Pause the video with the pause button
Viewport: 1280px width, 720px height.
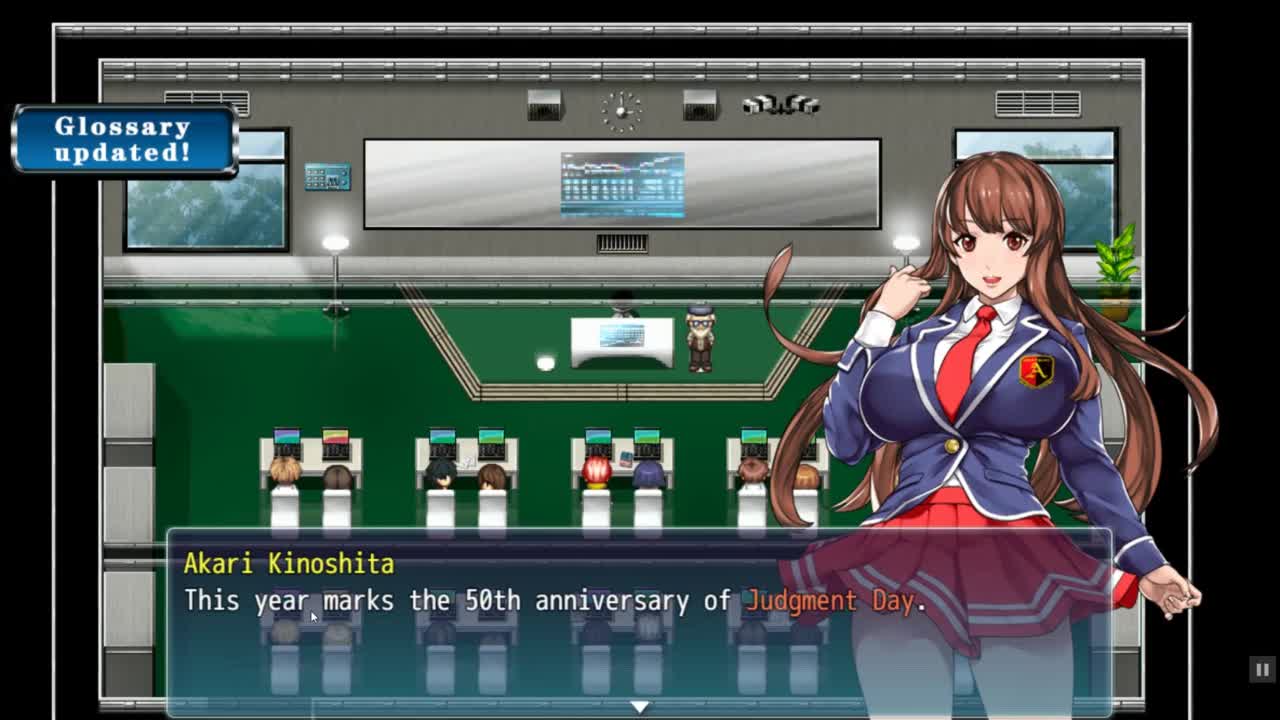coord(1262,669)
